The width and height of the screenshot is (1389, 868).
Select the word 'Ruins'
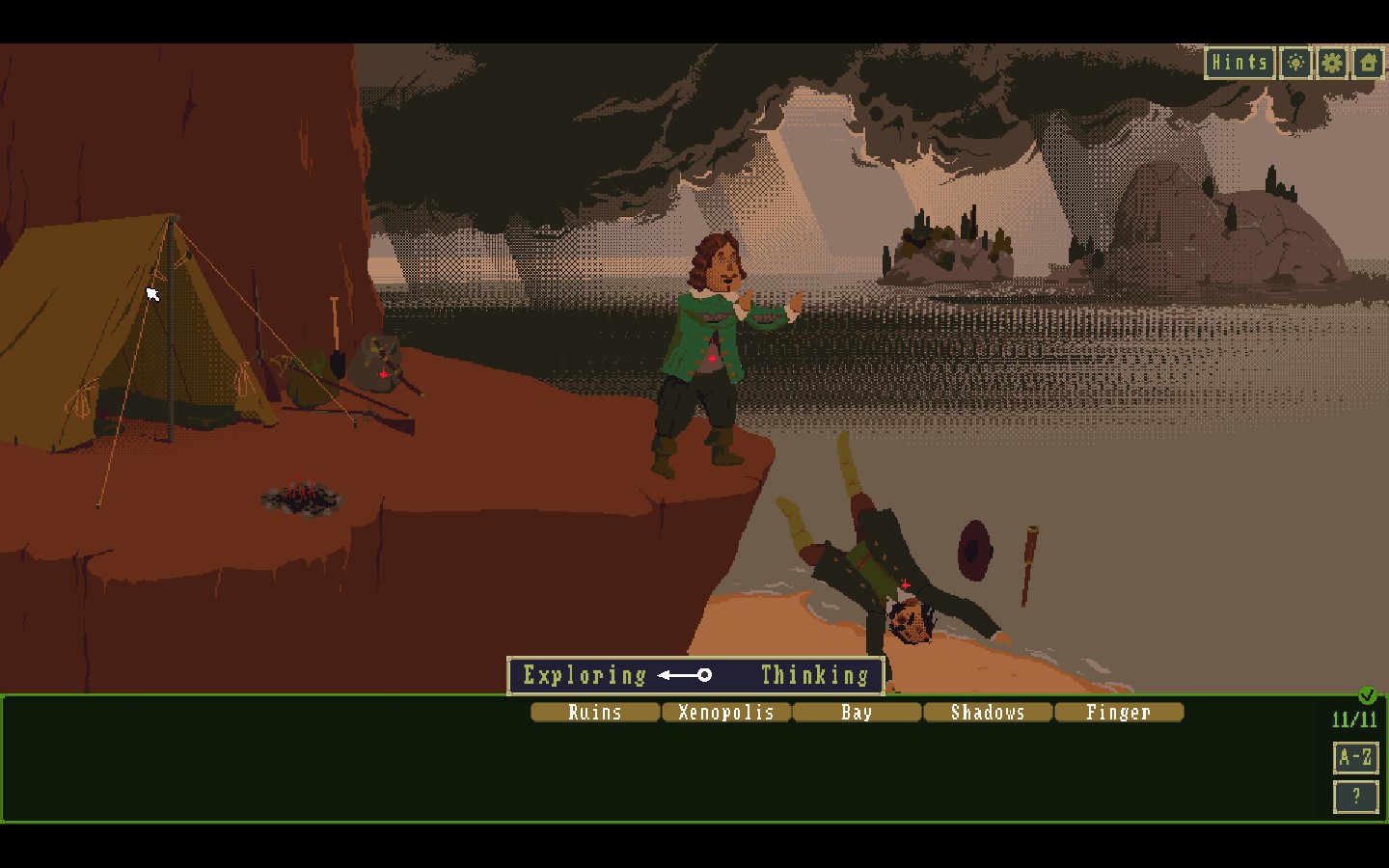[595, 713]
